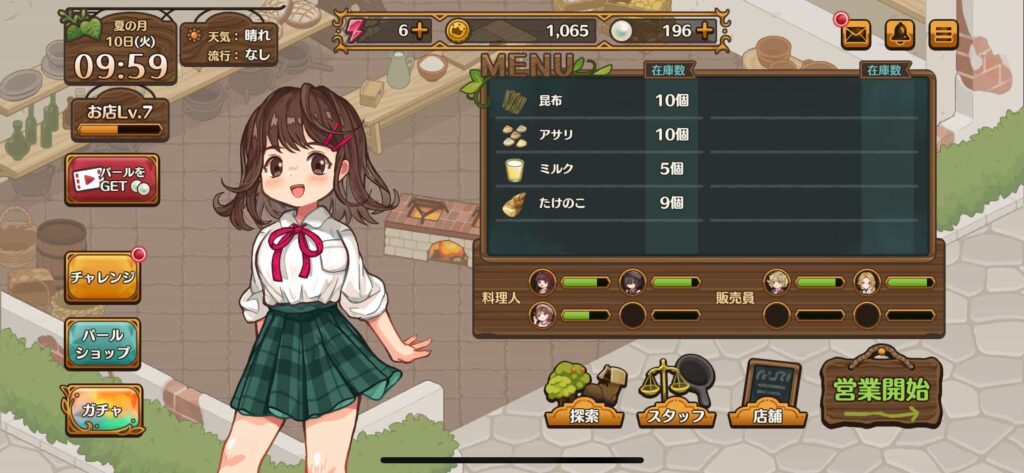Open the チャレンジ challenge menu
Screen dimensions: 1024x473
[102, 277]
